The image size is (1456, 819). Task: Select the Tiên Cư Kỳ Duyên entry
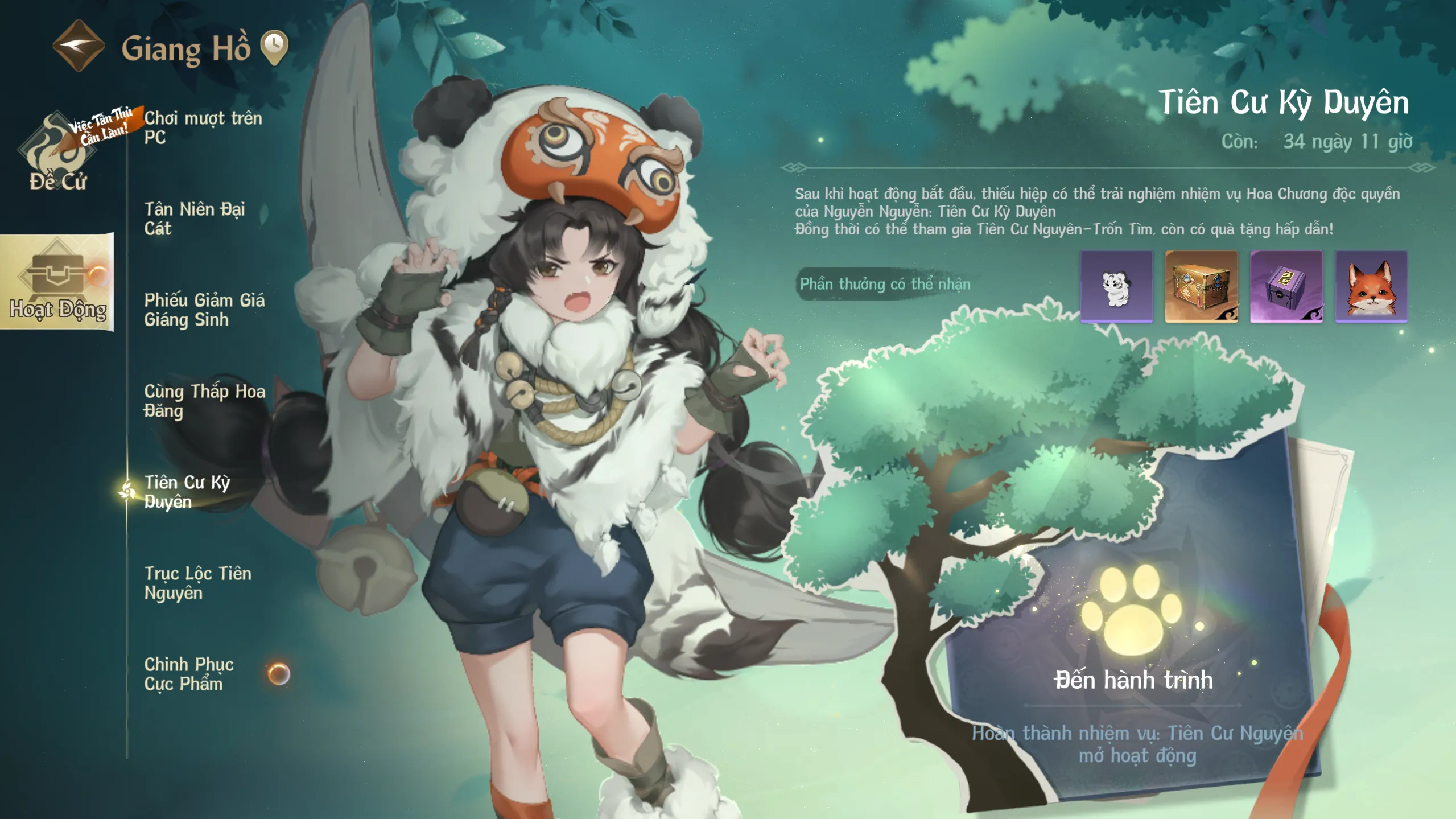[187, 492]
